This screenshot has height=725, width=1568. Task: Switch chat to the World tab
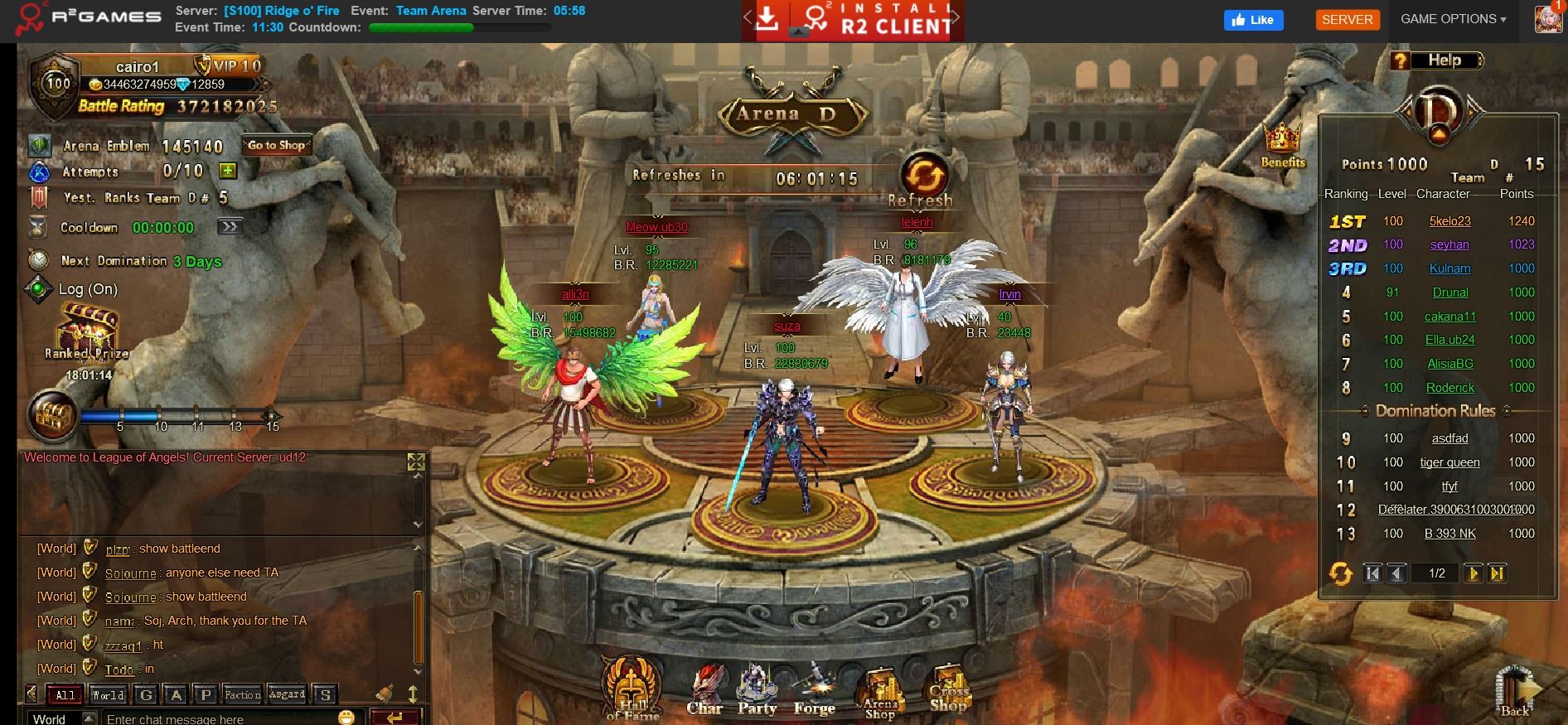pos(108,694)
